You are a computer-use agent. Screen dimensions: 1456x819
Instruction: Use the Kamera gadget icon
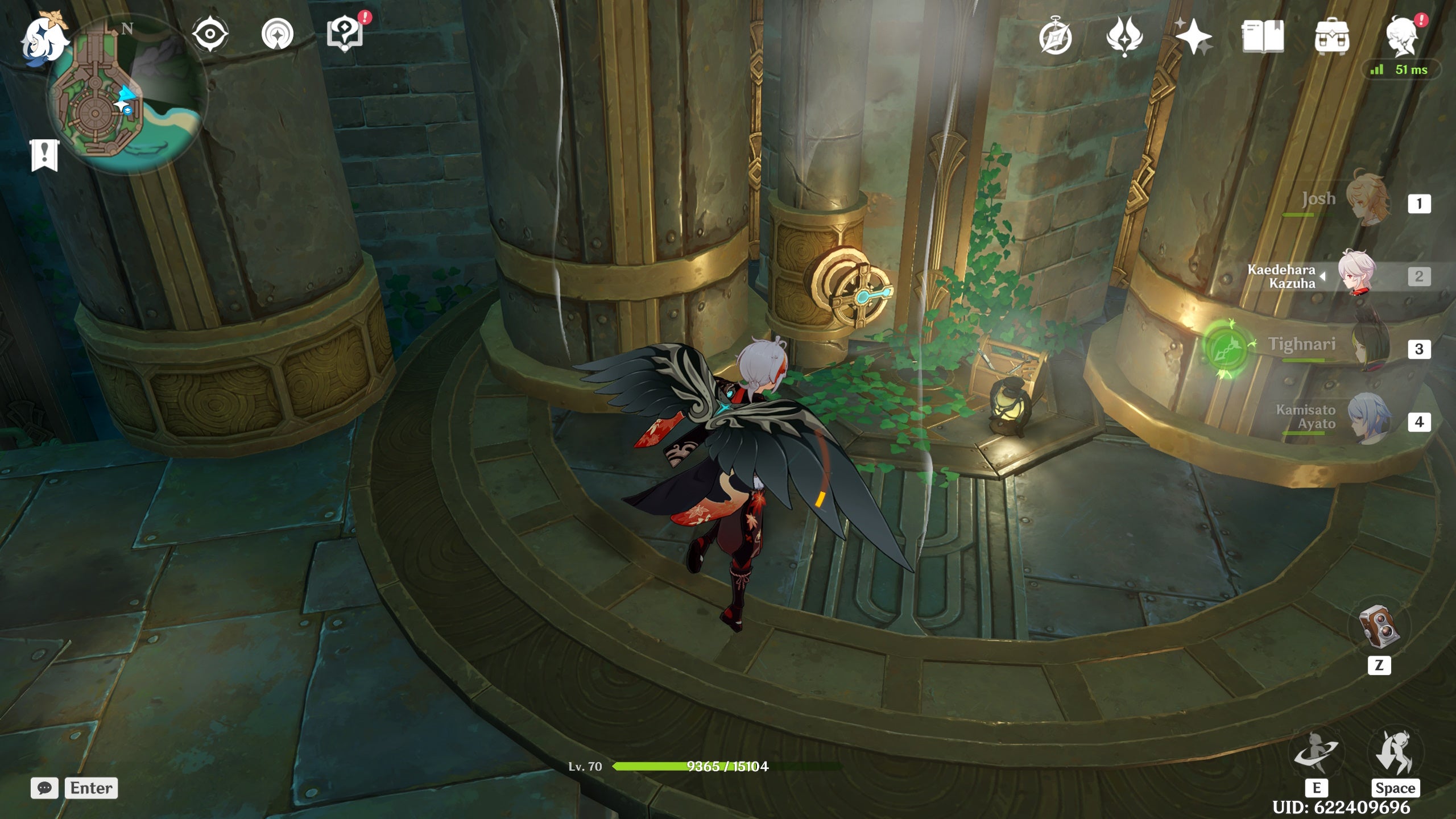coord(1379,627)
